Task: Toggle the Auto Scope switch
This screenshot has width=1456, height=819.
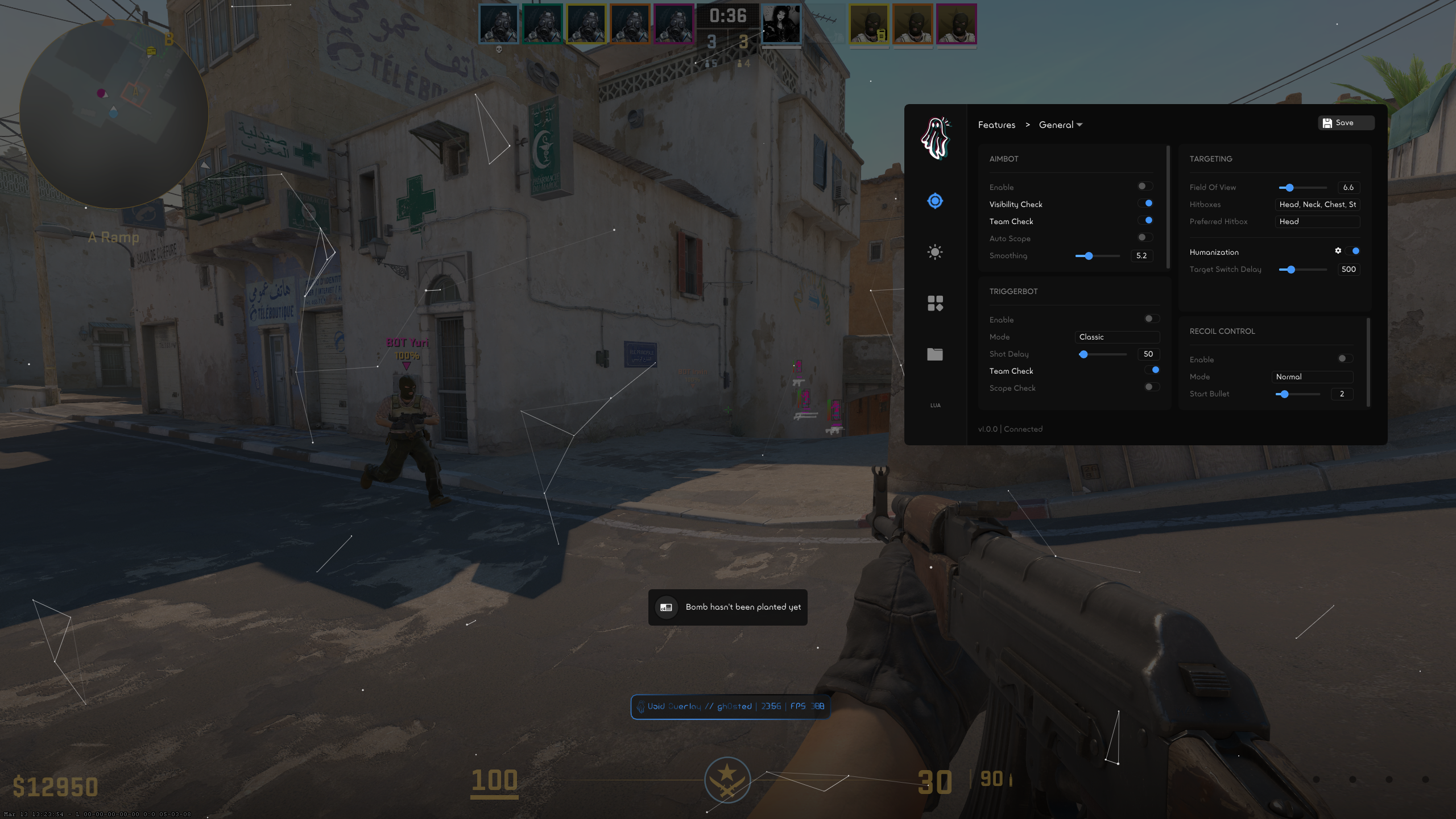Action: 1144,238
